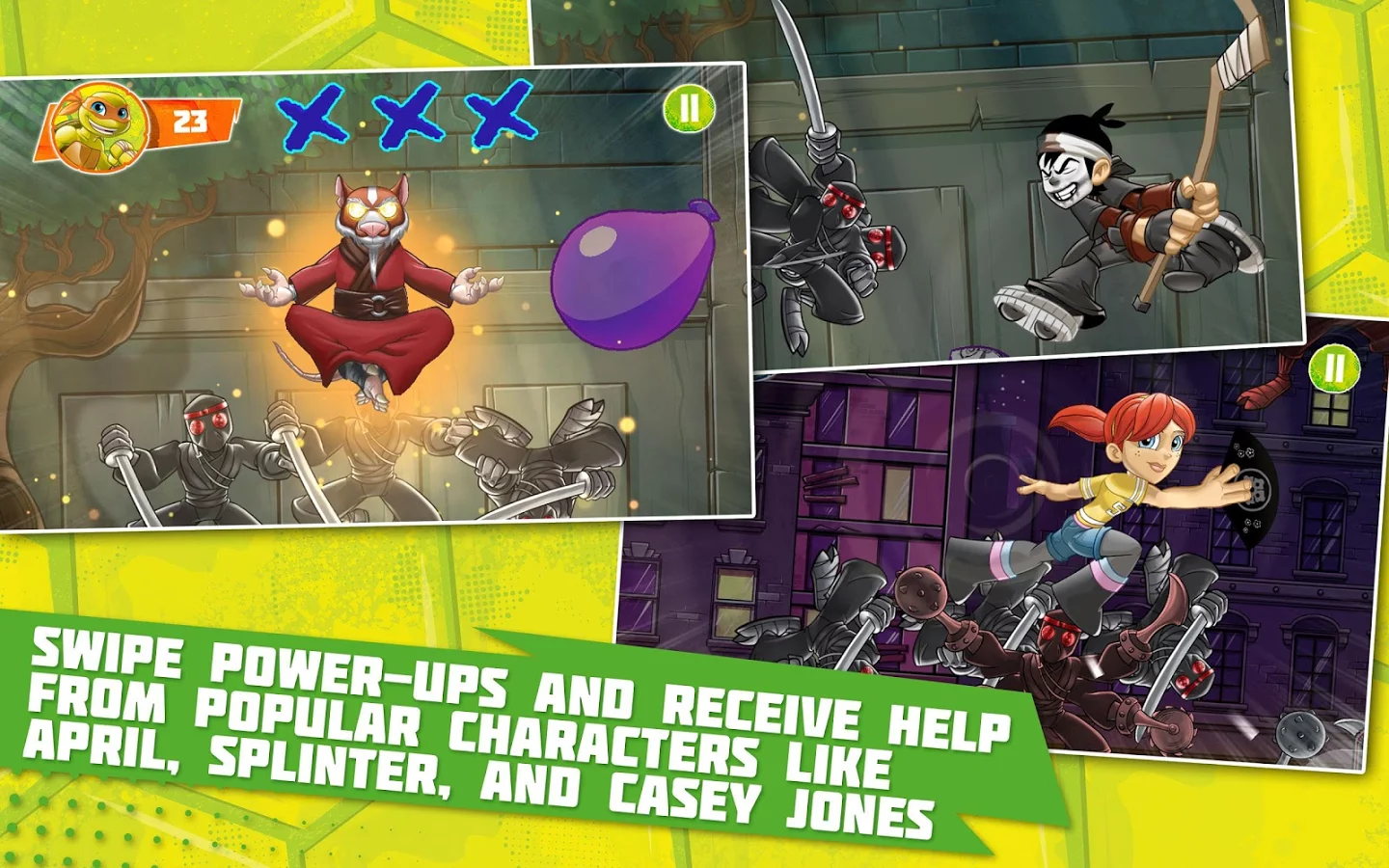Tap the pause button in April's purple city scene
The image size is (1389, 868).
click(x=1334, y=367)
